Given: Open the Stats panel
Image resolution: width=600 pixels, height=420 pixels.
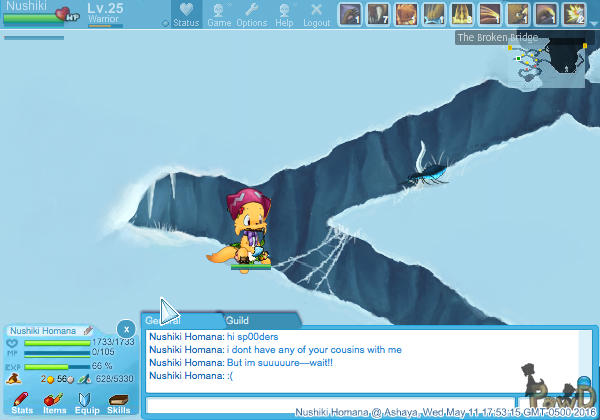Looking at the screenshot, I should pyautogui.click(x=22, y=403).
